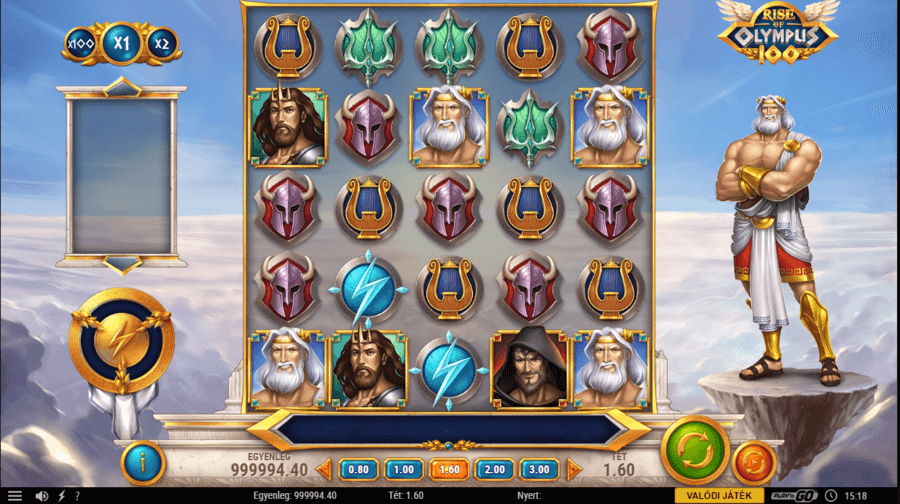Open the hamburger menu in the bottom bar
Viewport: 900px width, 504px height.
[x=14, y=495]
